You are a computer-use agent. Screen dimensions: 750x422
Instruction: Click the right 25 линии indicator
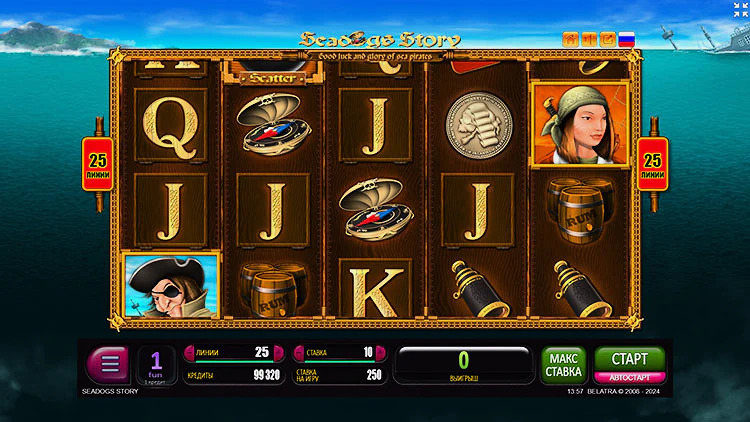click(x=653, y=162)
